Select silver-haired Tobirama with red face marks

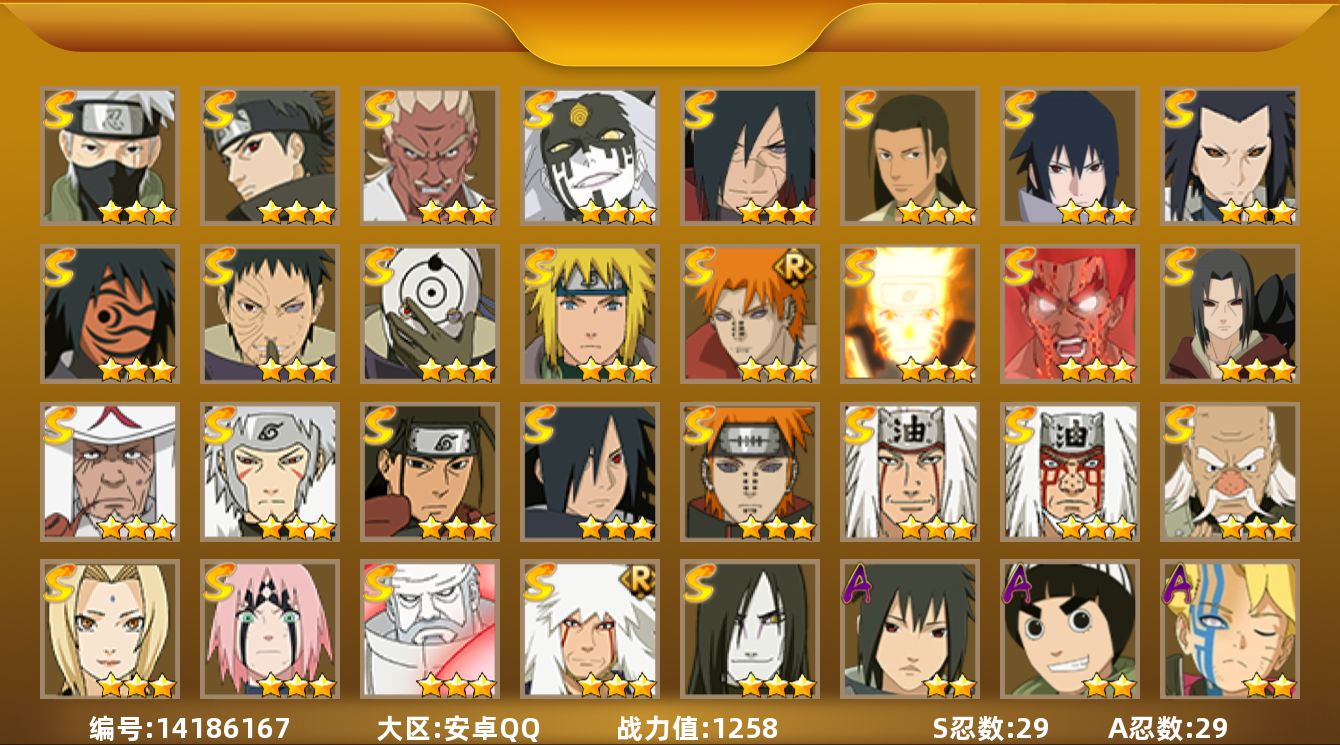coord(269,471)
